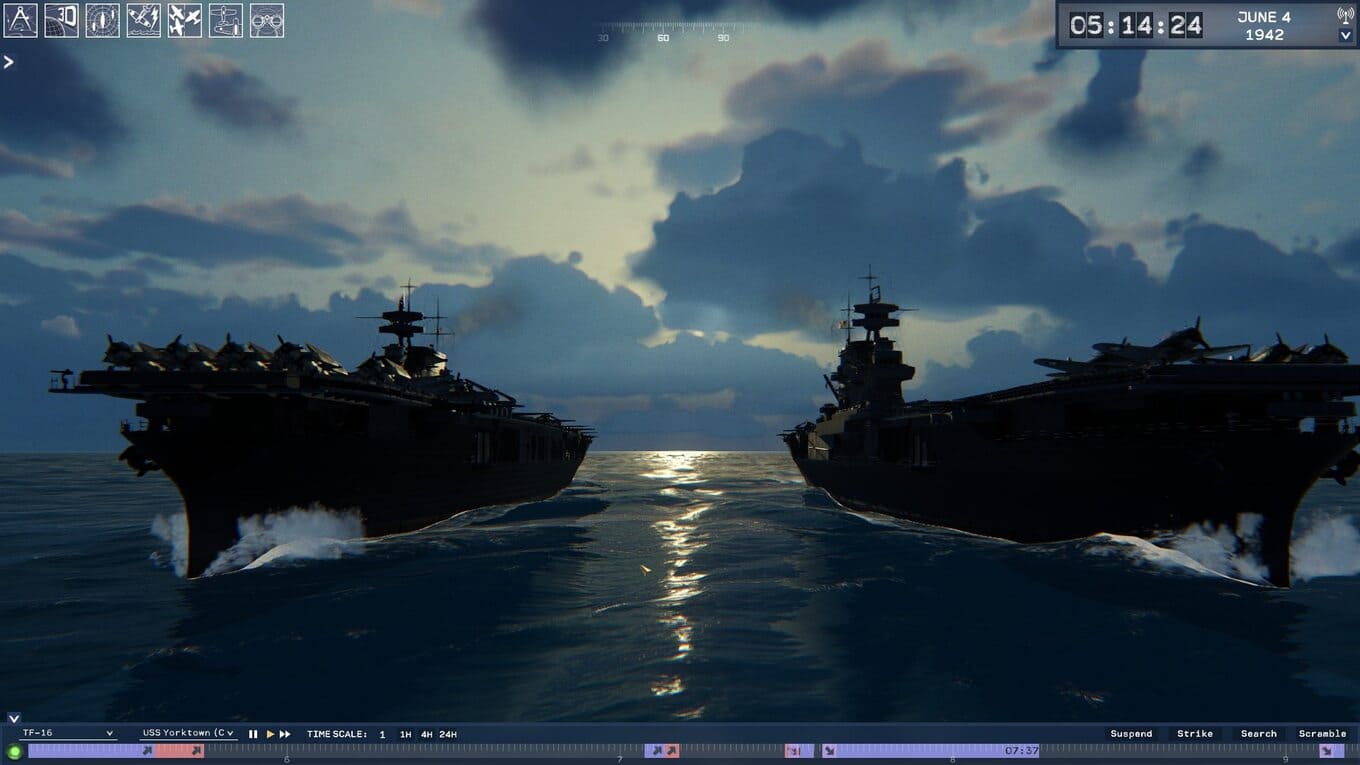Pause the simulation
Image resolution: width=1360 pixels, height=765 pixels.
[253, 734]
